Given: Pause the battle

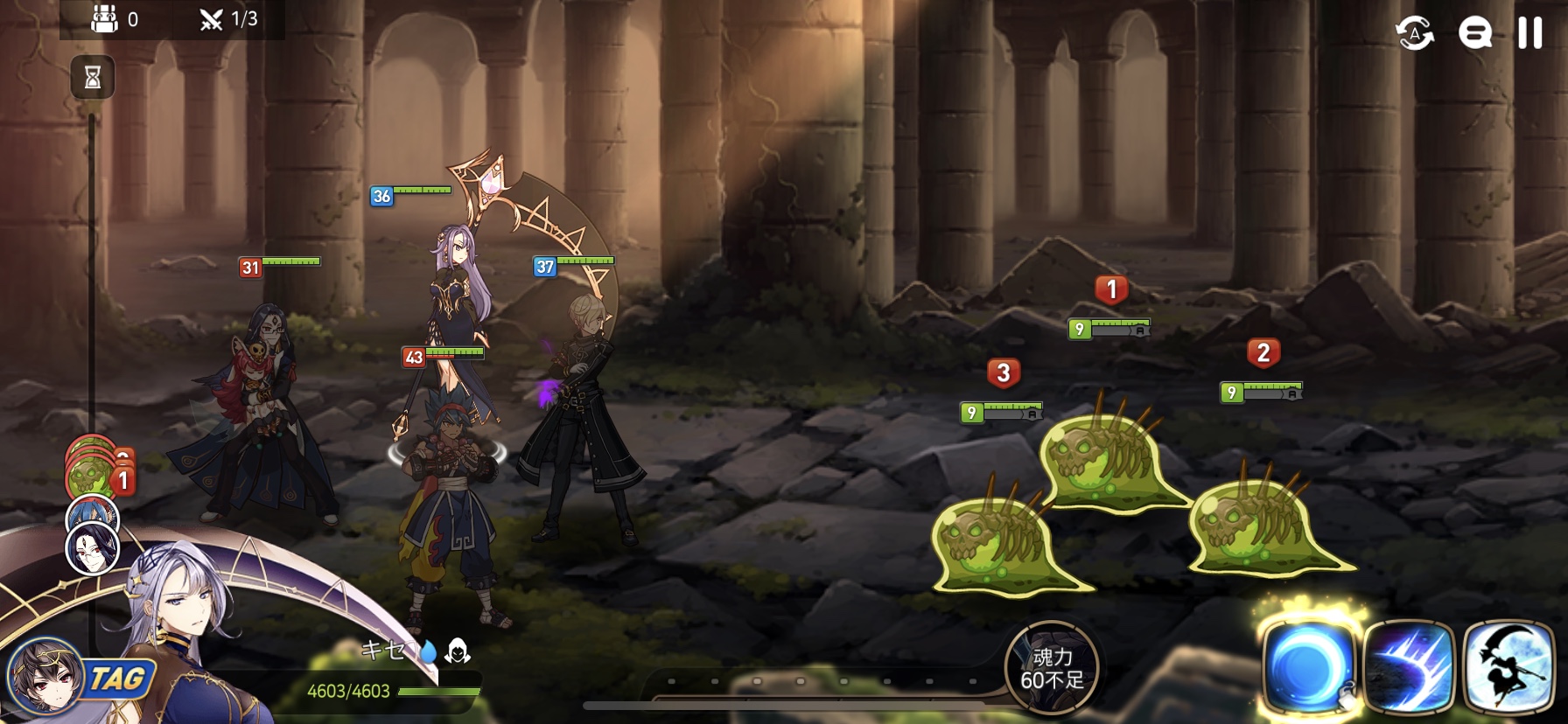Looking at the screenshot, I should point(1529,33).
